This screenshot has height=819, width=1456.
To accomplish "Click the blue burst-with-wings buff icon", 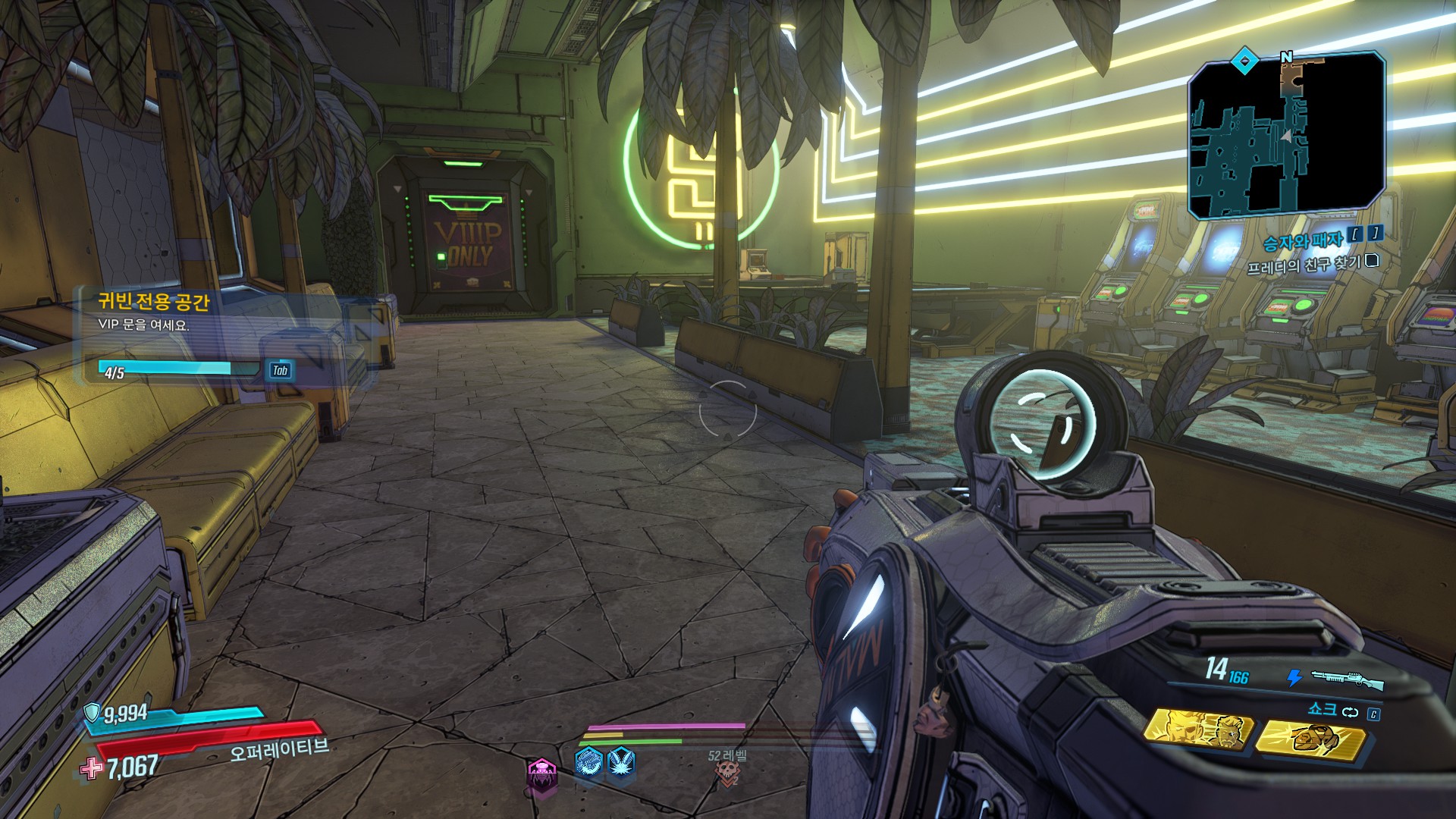I will [621, 761].
